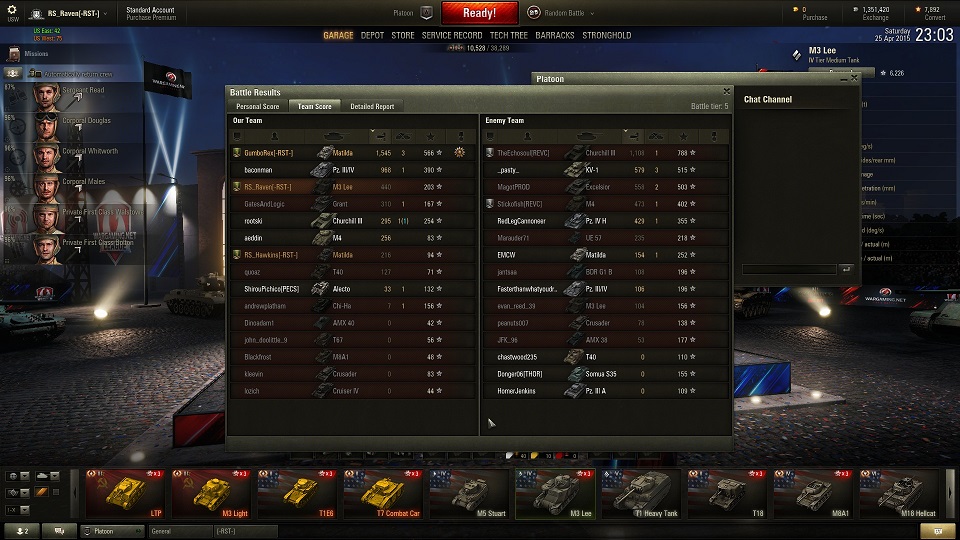Image resolution: width=960 pixels, height=540 pixels.
Task: Open the Detailed Report tab
Action: point(372,106)
